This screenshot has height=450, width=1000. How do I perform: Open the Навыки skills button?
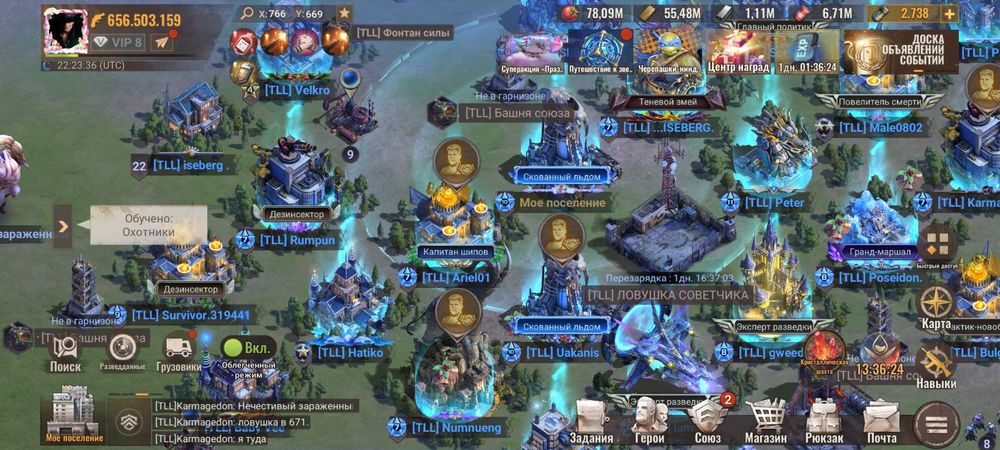(x=937, y=366)
